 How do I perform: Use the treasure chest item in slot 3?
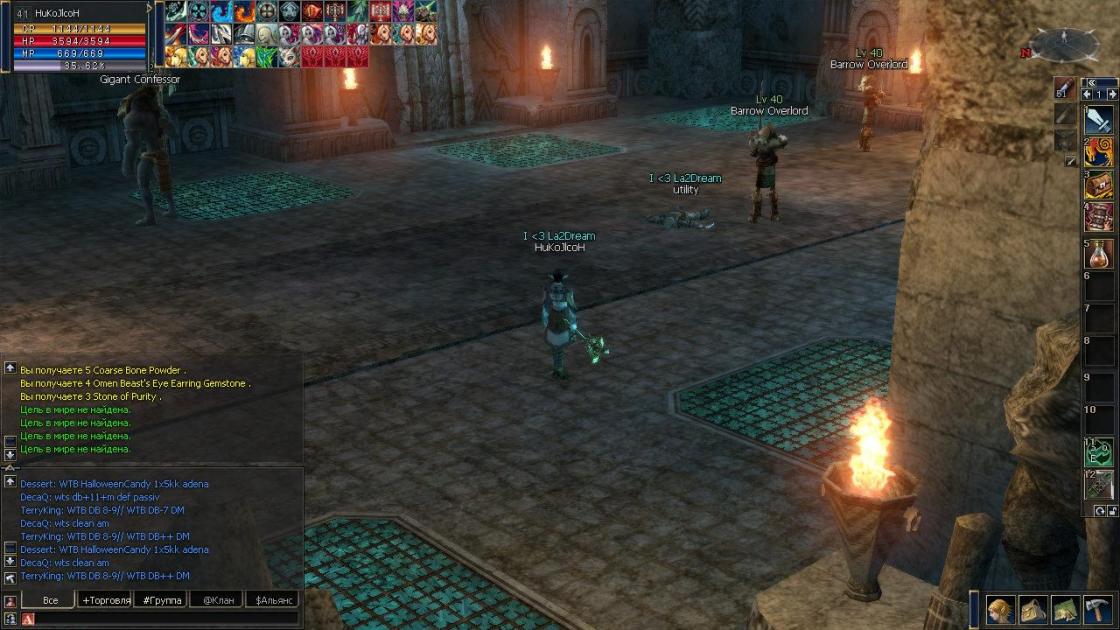1099,185
